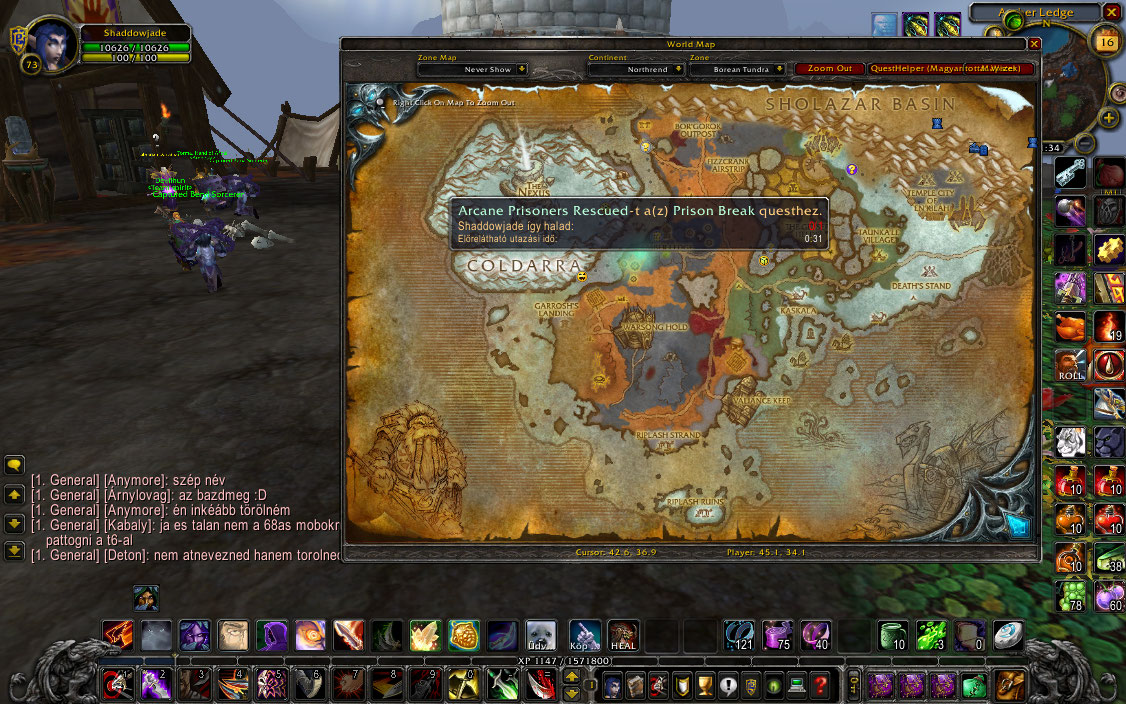Click the ability in action slot 1

click(117, 685)
